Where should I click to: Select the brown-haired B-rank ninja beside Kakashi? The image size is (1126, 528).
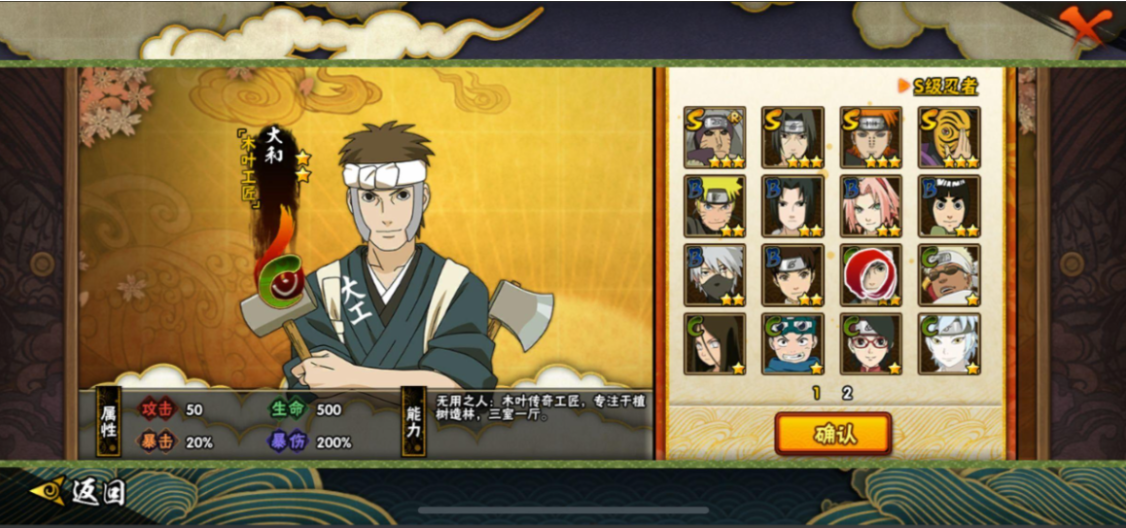pyautogui.click(x=792, y=275)
